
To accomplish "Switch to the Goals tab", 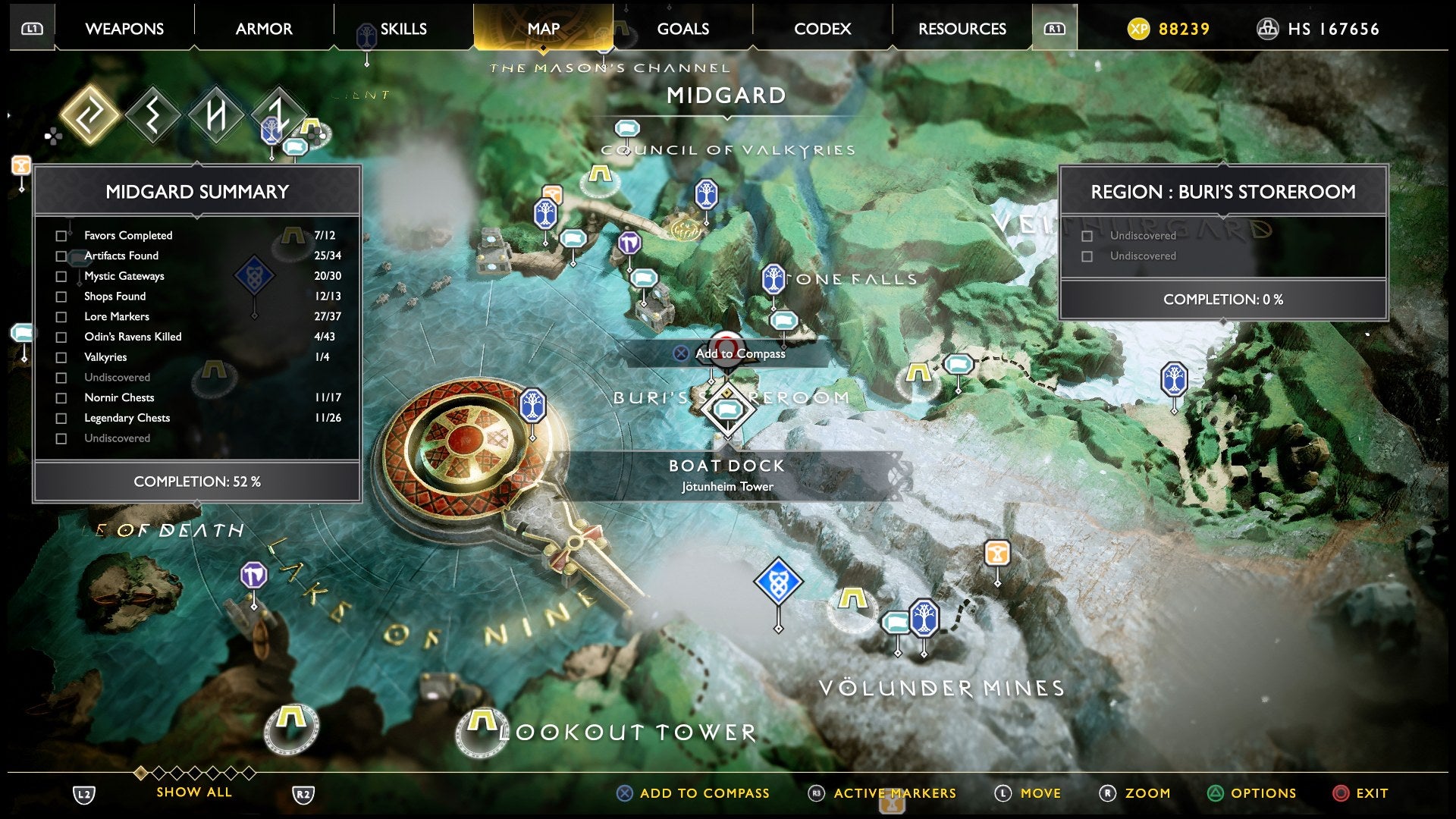I will pos(684,28).
